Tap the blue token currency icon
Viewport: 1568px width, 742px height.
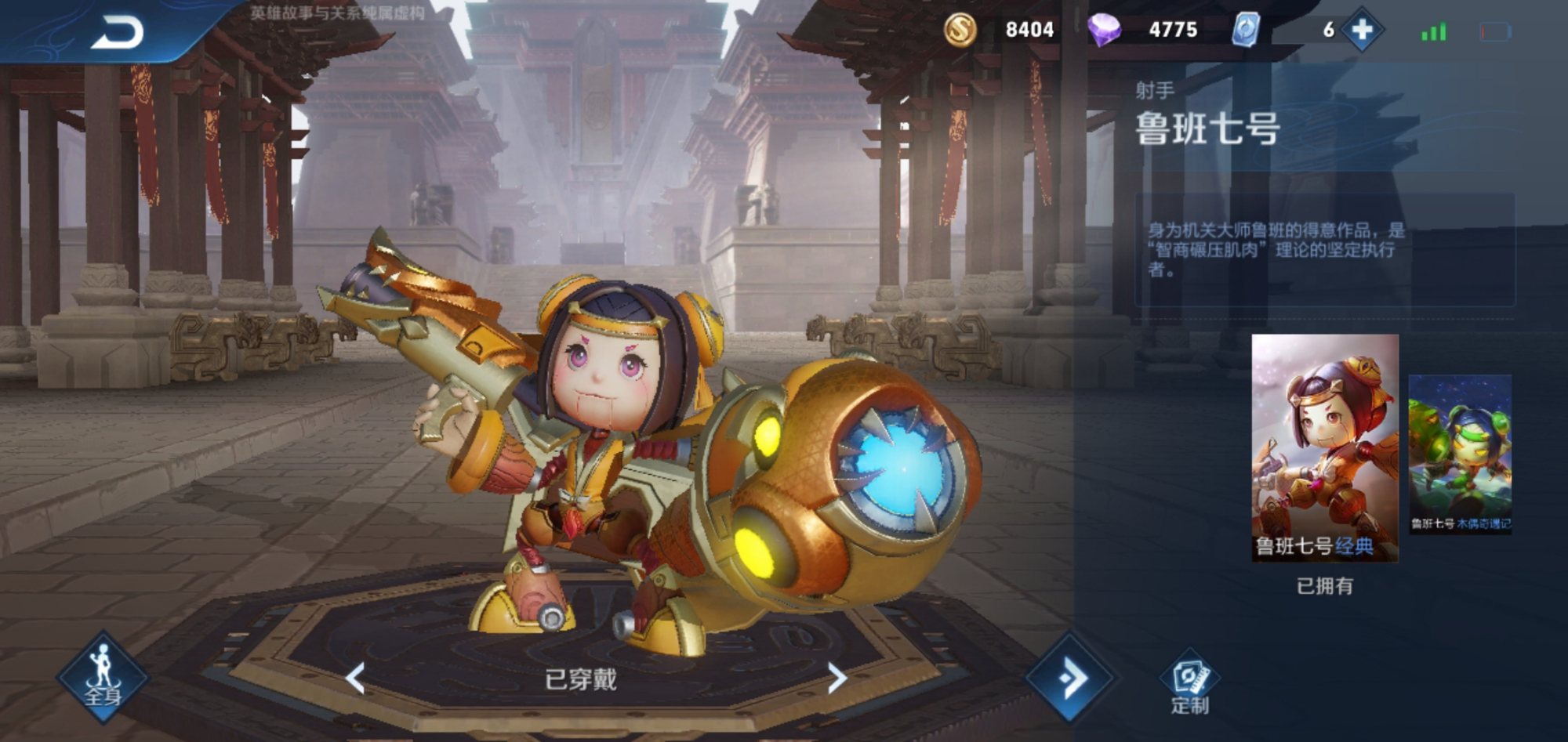tap(1243, 31)
